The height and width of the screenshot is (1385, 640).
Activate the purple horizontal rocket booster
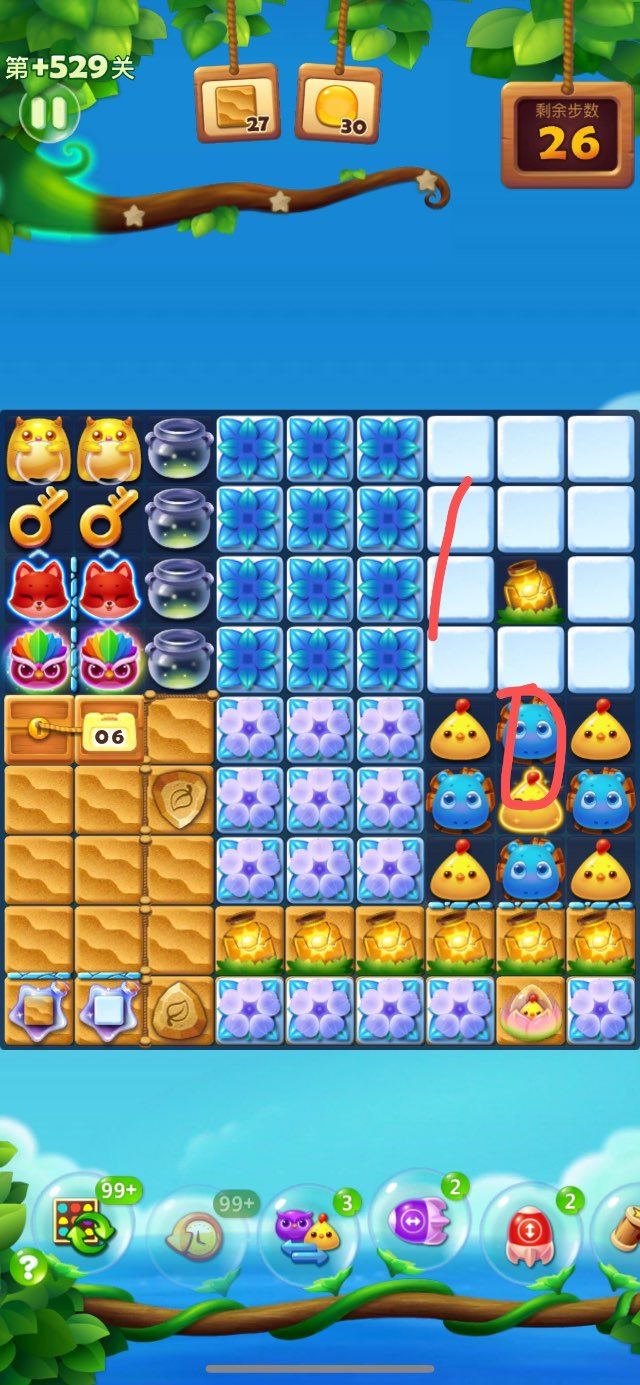(418, 1220)
